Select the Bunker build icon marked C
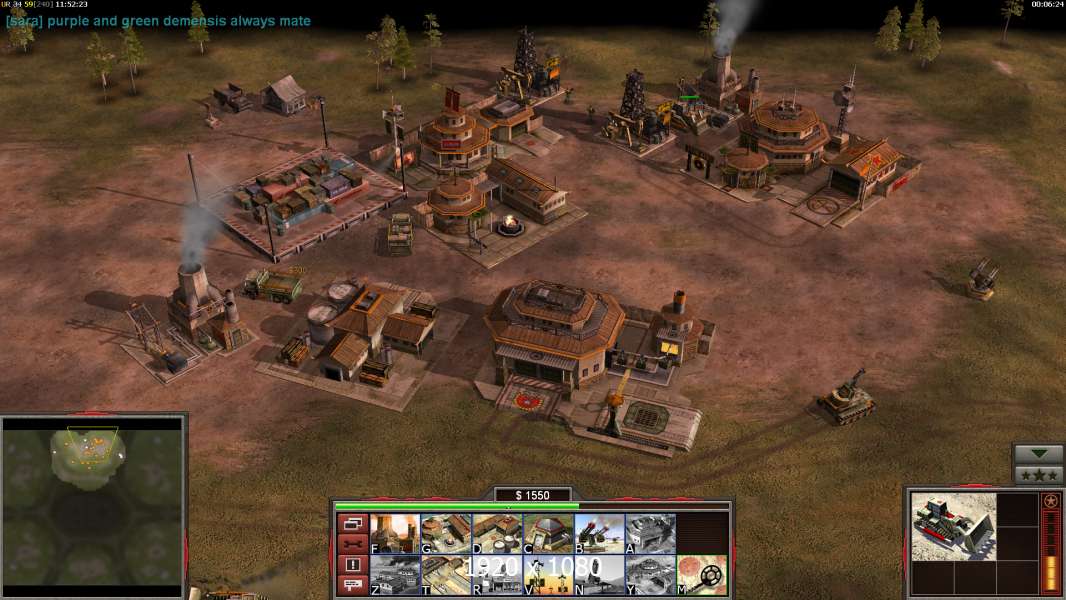The height and width of the screenshot is (600, 1066). point(548,533)
